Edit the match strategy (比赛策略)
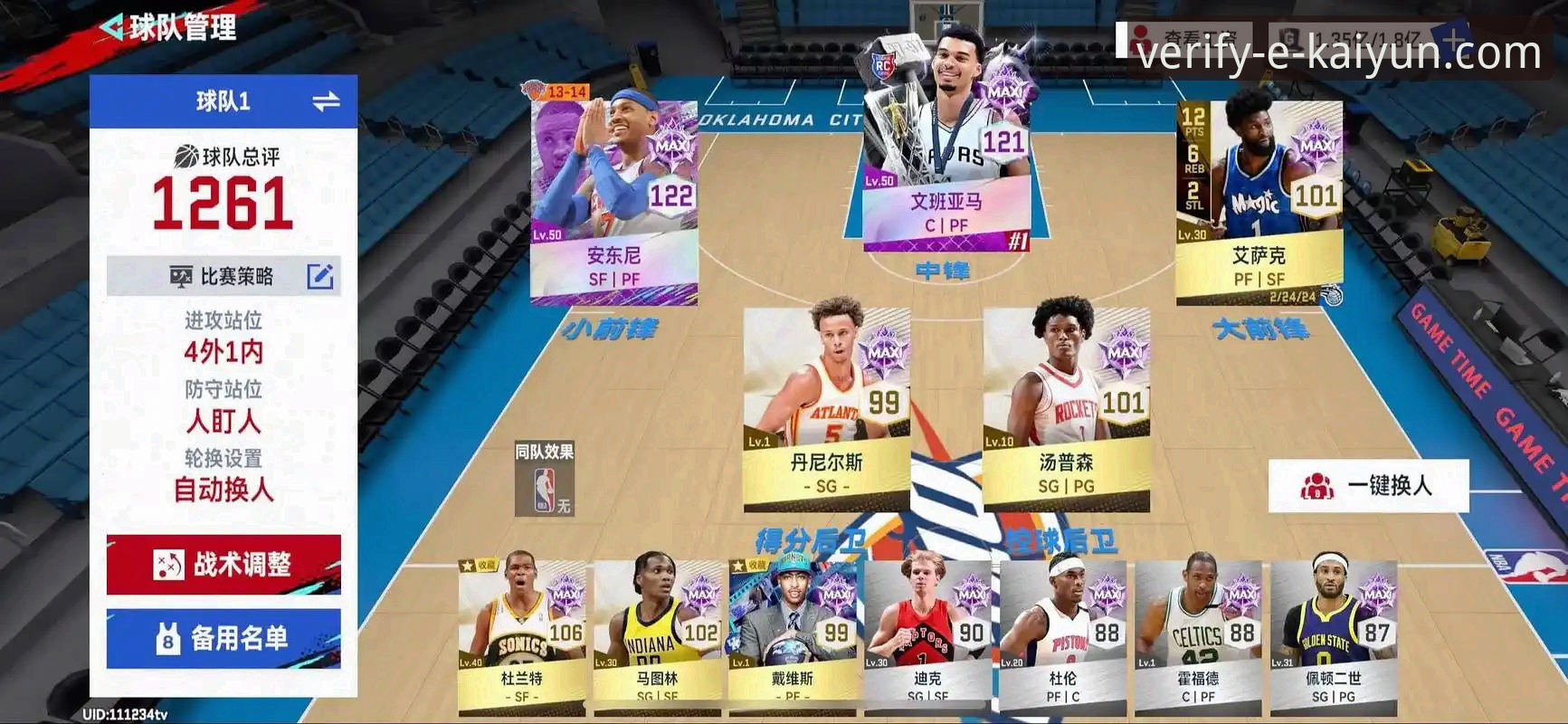 click(319, 277)
